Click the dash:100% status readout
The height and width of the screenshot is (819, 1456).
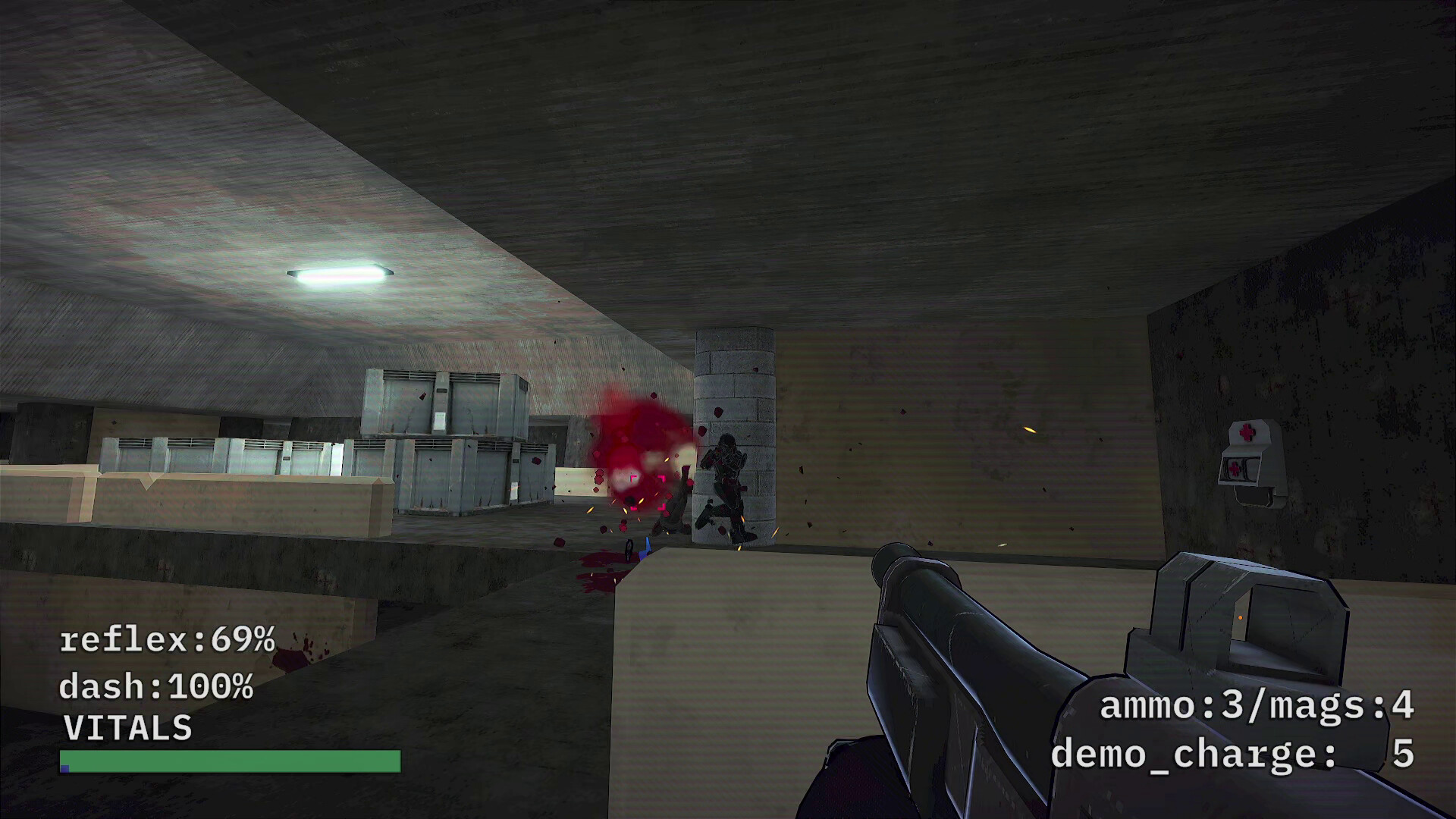[155, 686]
